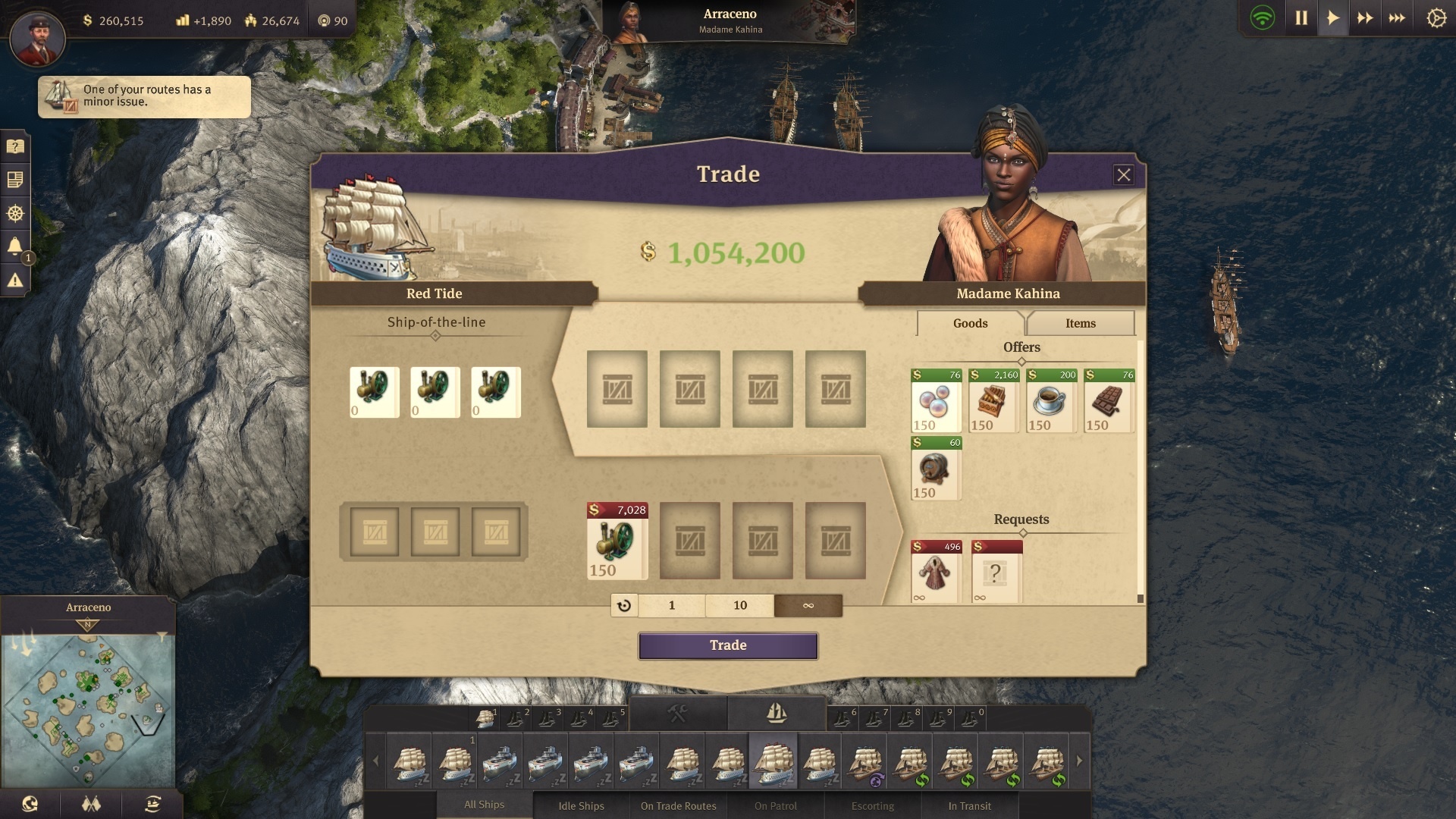Pause the game
1456x819 pixels.
1301,18
